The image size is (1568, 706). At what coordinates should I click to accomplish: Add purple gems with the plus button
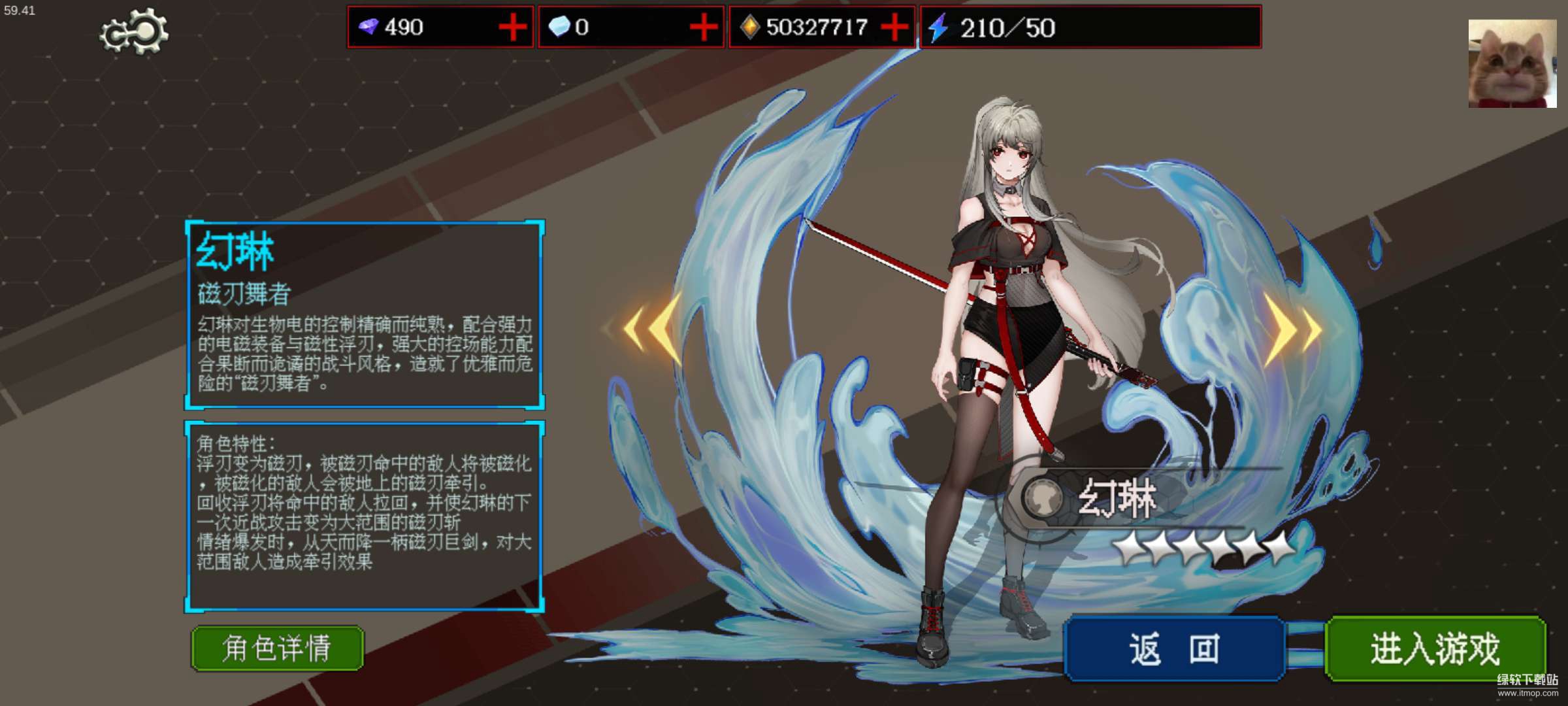[x=513, y=27]
